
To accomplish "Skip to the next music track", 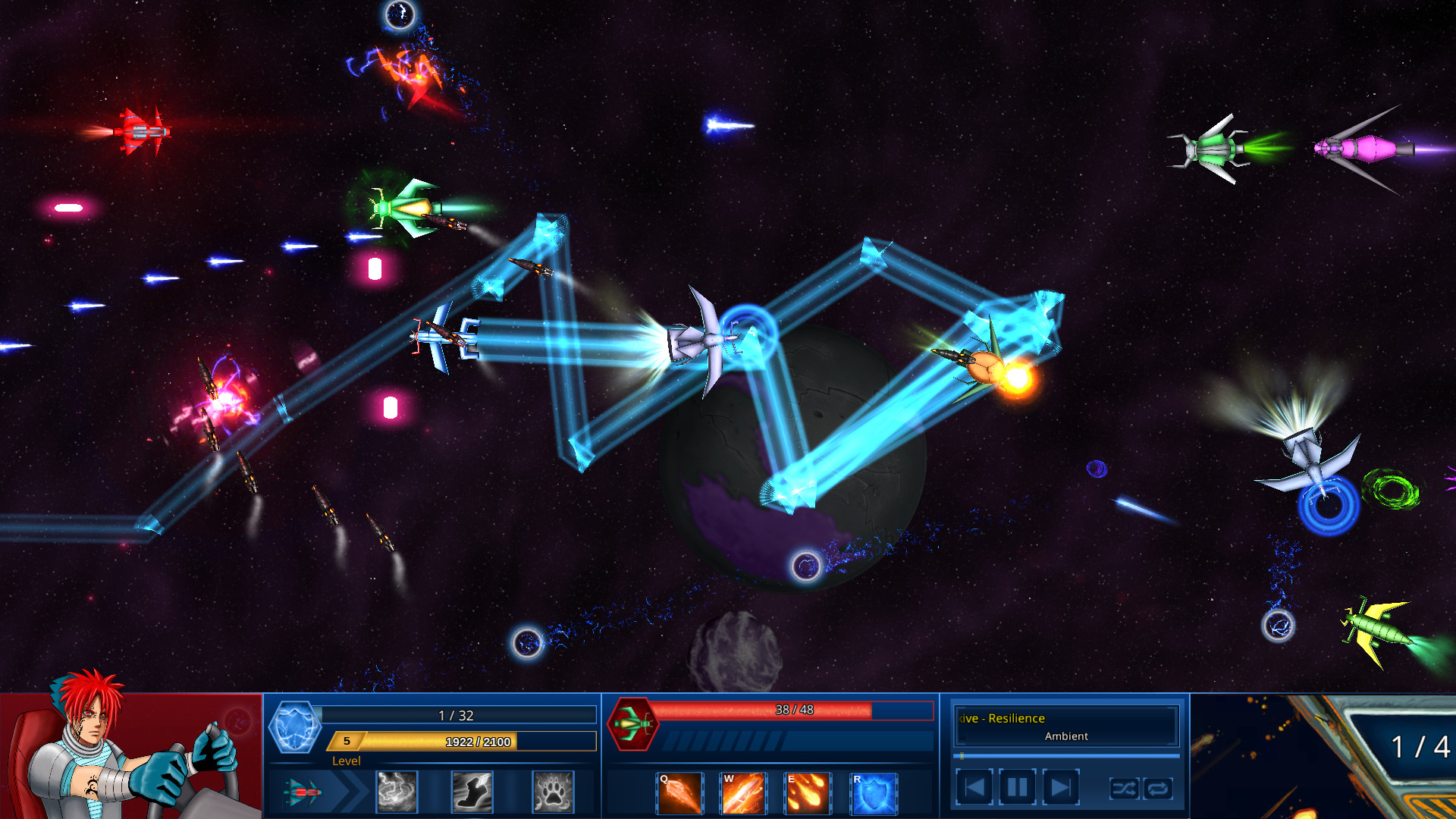I will (1059, 787).
